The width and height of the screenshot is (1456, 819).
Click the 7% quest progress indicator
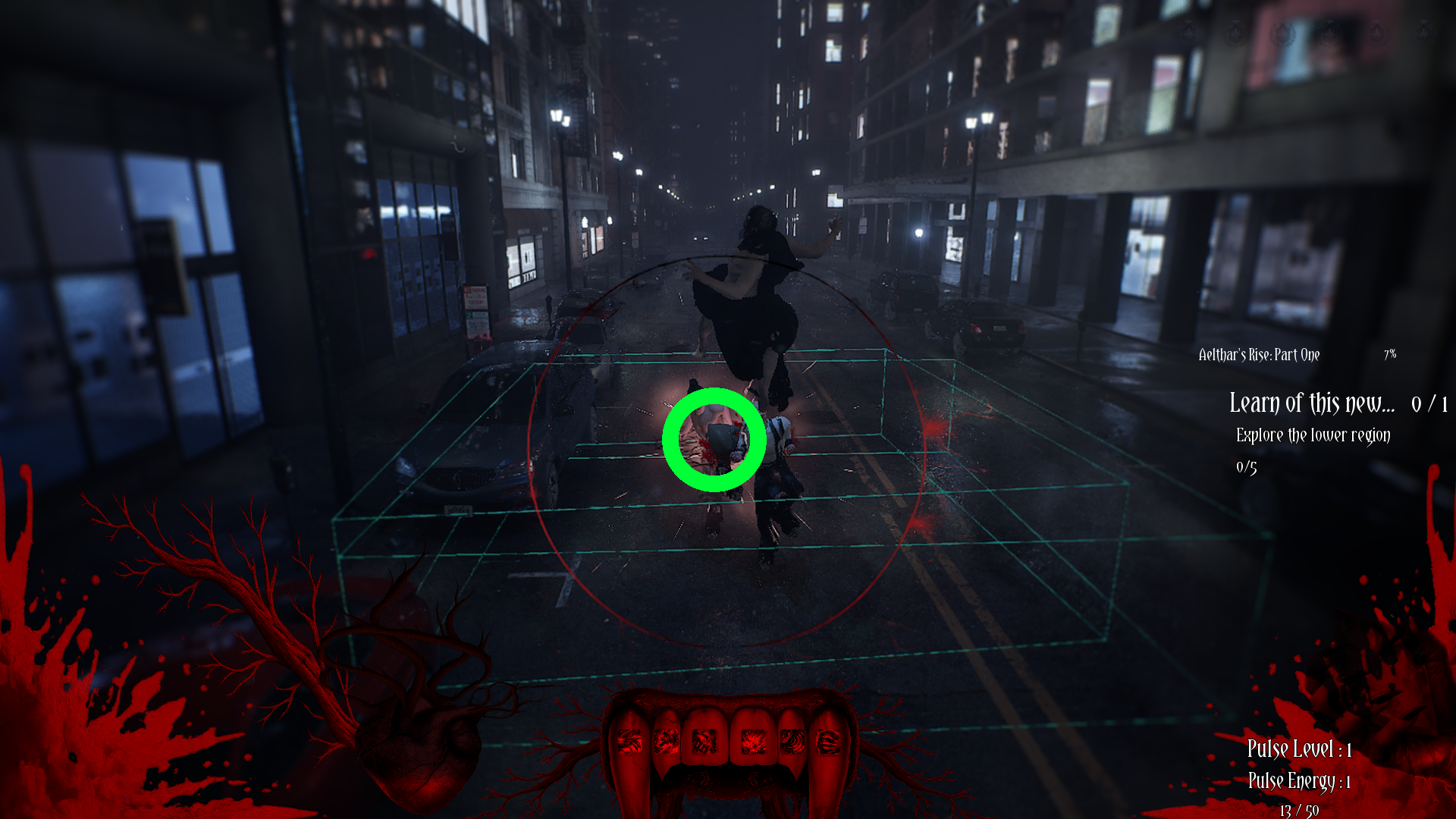tap(1391, 354)
